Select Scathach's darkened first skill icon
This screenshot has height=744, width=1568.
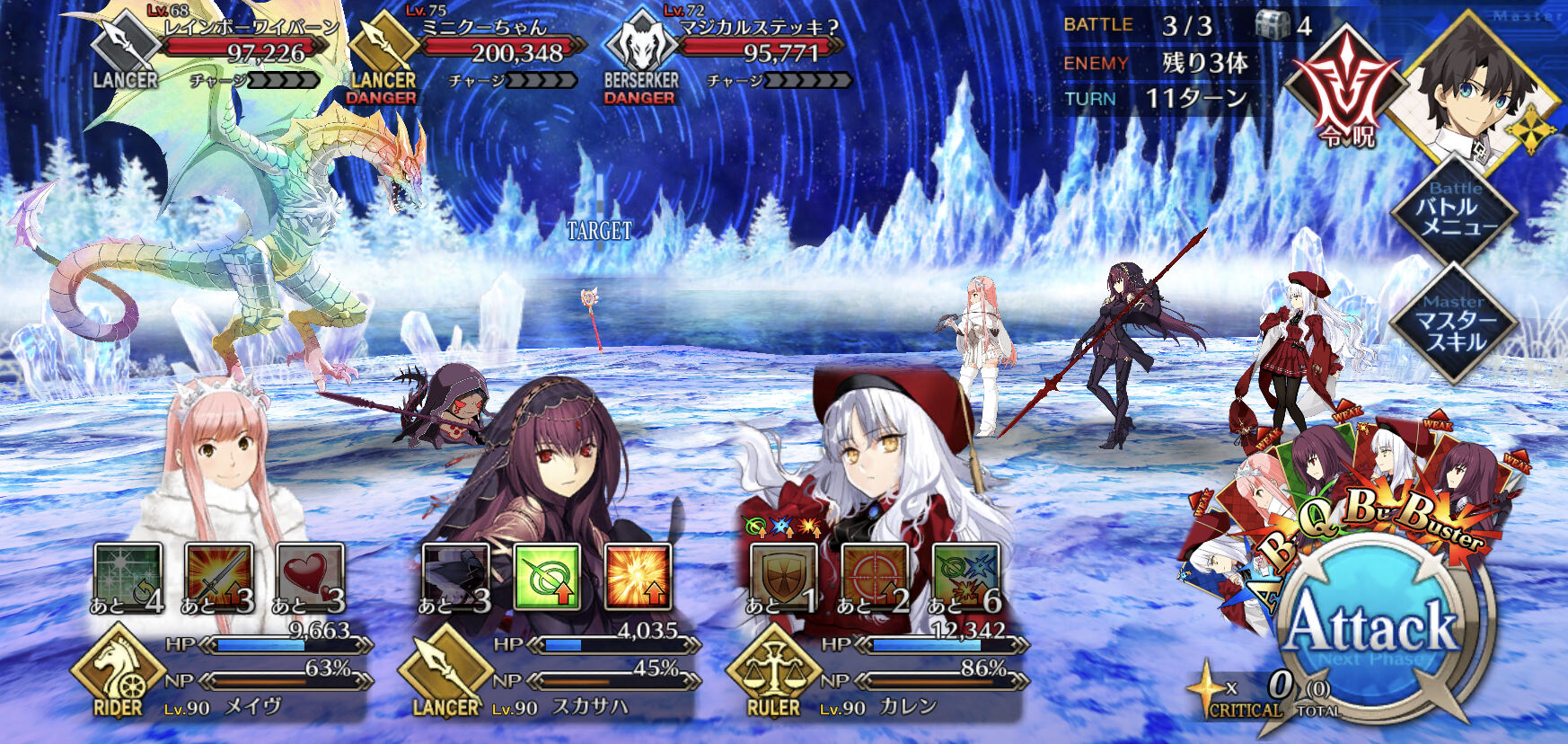[x=455, y=576]
